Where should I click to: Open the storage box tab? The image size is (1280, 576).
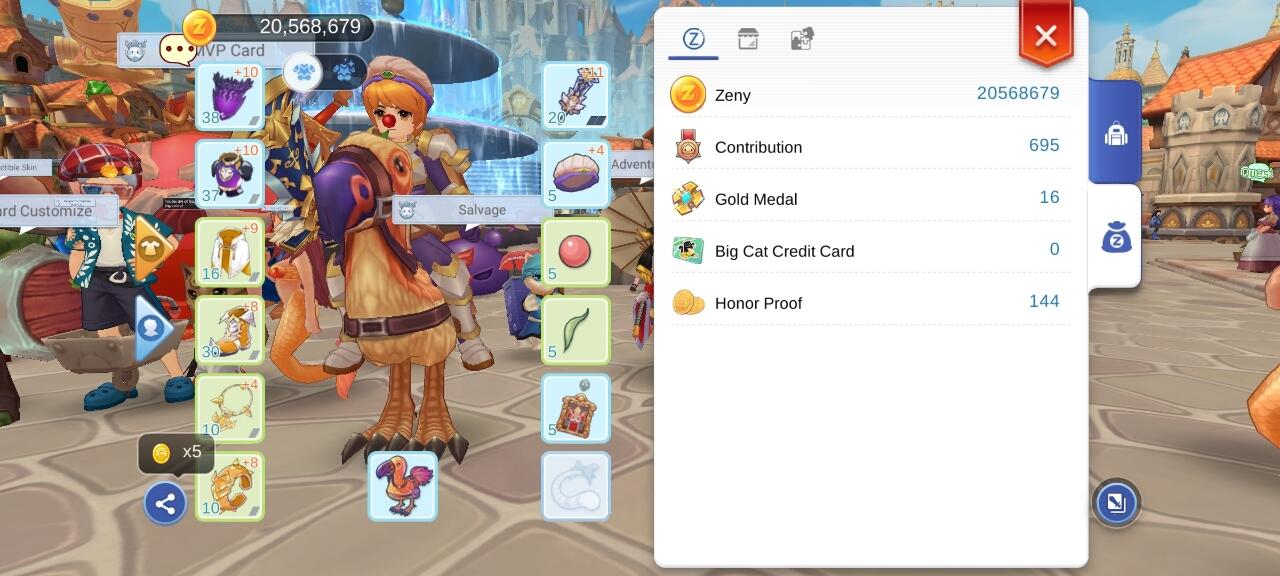coord(748,39)
